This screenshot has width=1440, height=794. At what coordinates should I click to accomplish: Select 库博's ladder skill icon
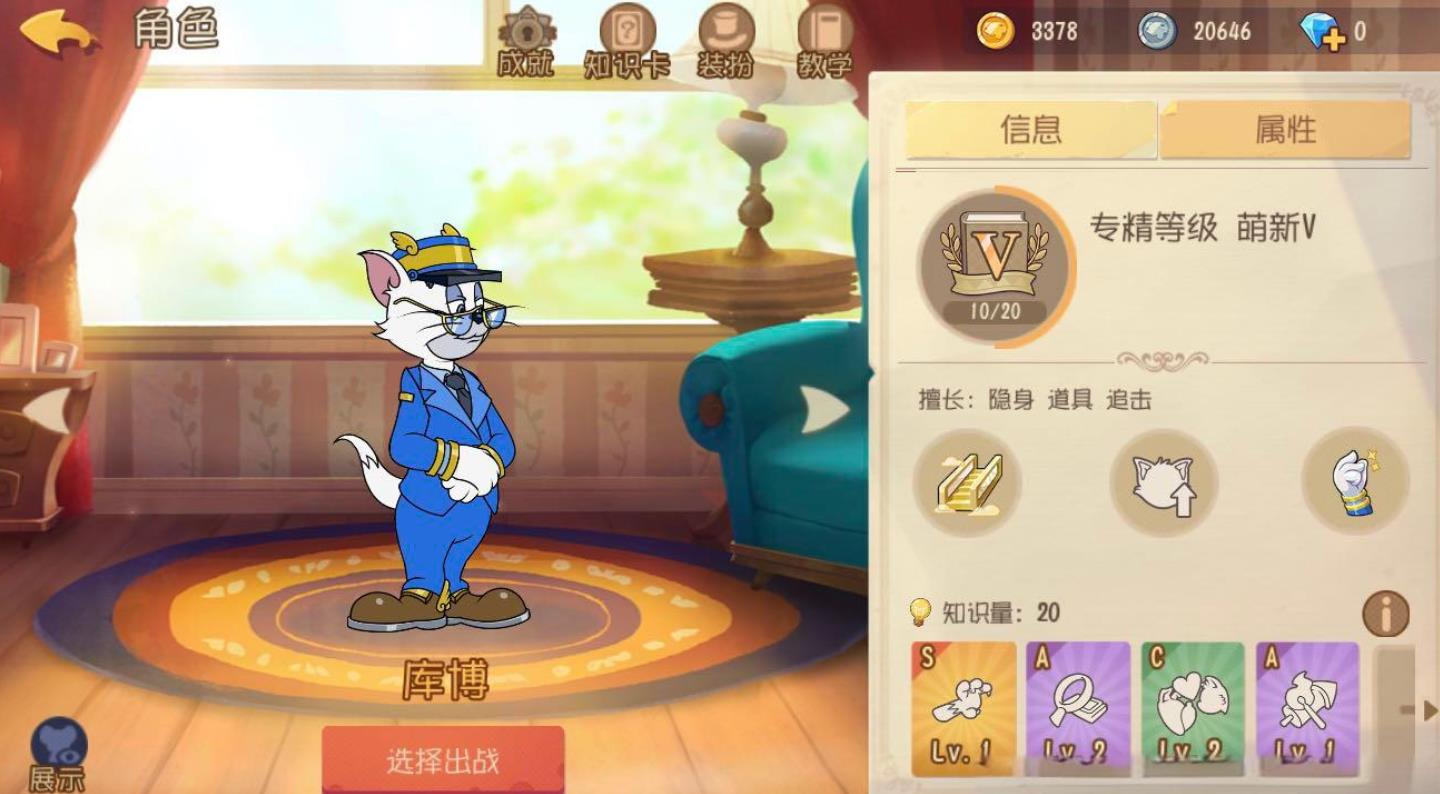pos(968,483)
